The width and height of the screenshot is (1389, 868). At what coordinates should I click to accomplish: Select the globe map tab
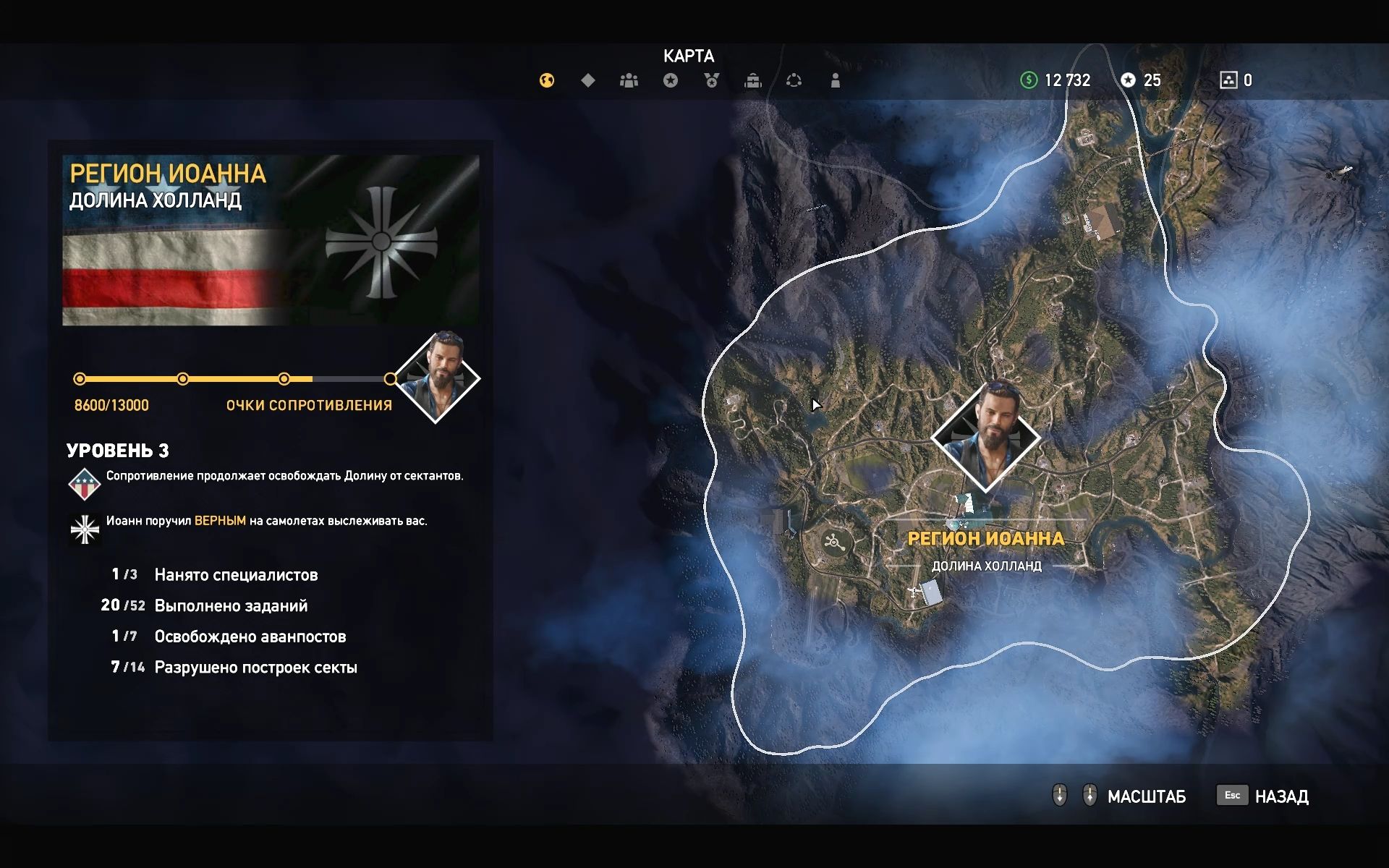pyautogui.click(x=547, y=80)
